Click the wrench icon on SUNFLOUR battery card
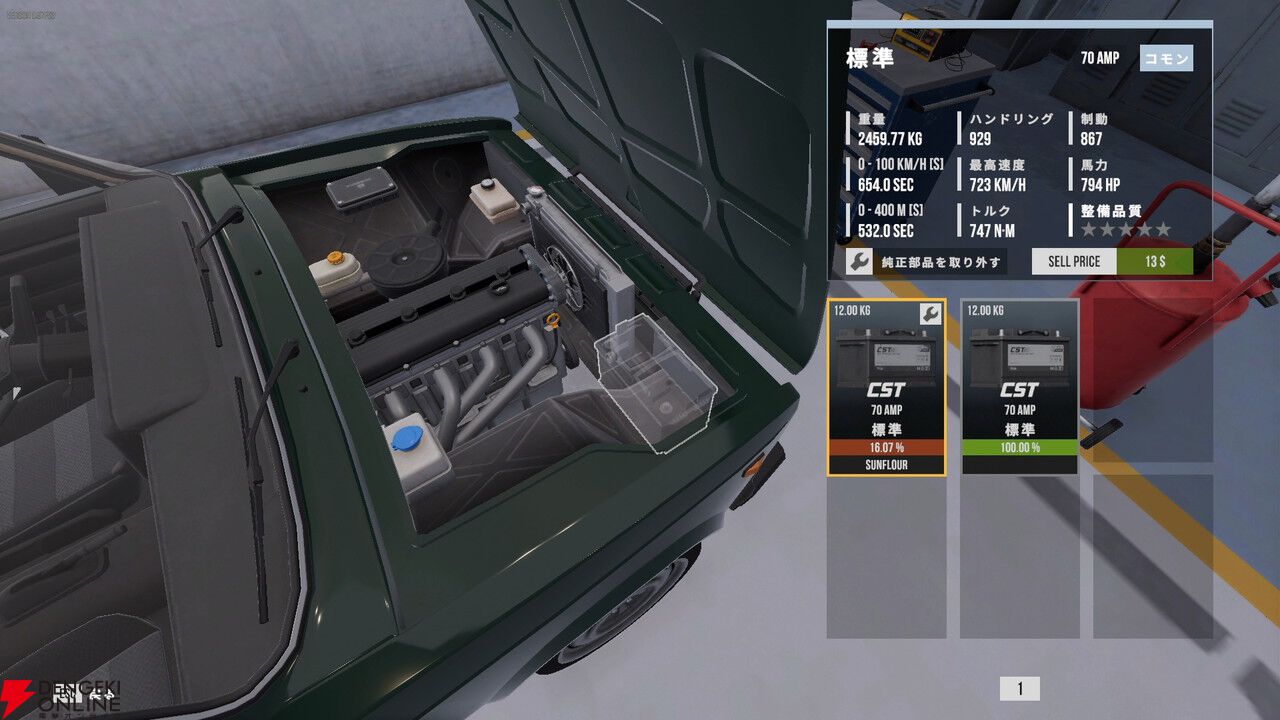Viewport: 1280px width, 720px height. pyautogui.click(x=929, y=312)
